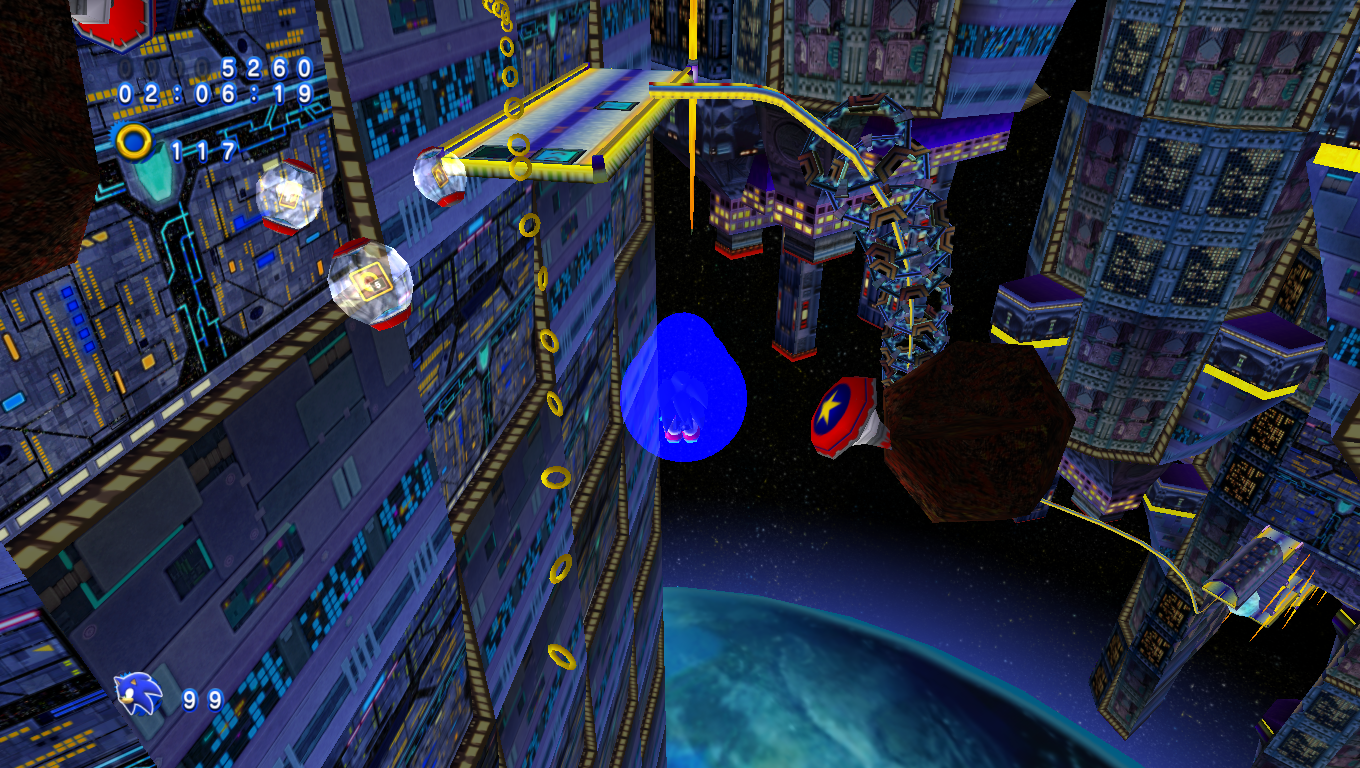Click the gold ring counter icon
Screen dimensions: 1360x768
coord(134,142)
